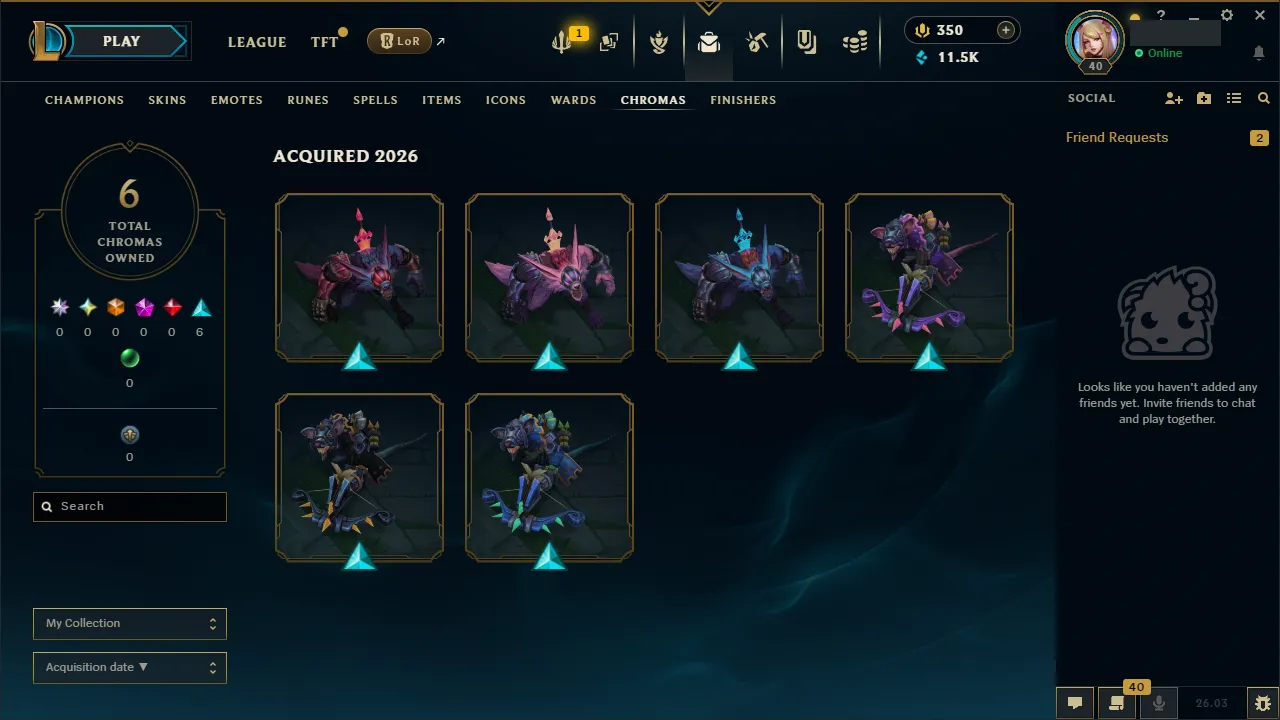Open the Loot backpack icon
Screen dimensions: 1280x720
tap(708, 41)
